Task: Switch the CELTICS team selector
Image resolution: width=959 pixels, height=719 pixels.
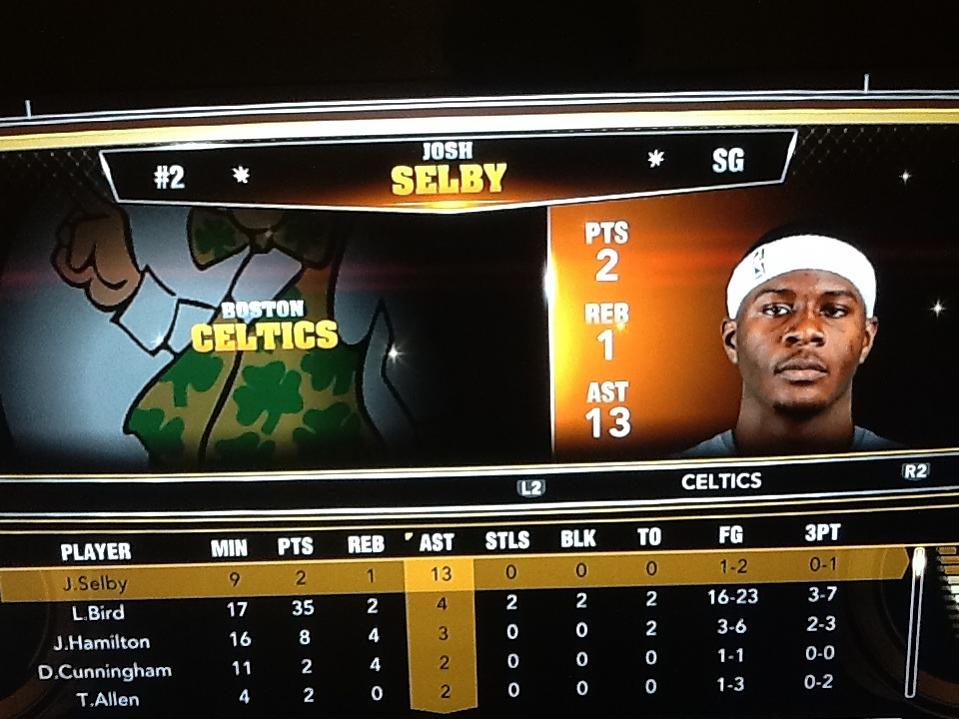Action: [x=721, y=482]
